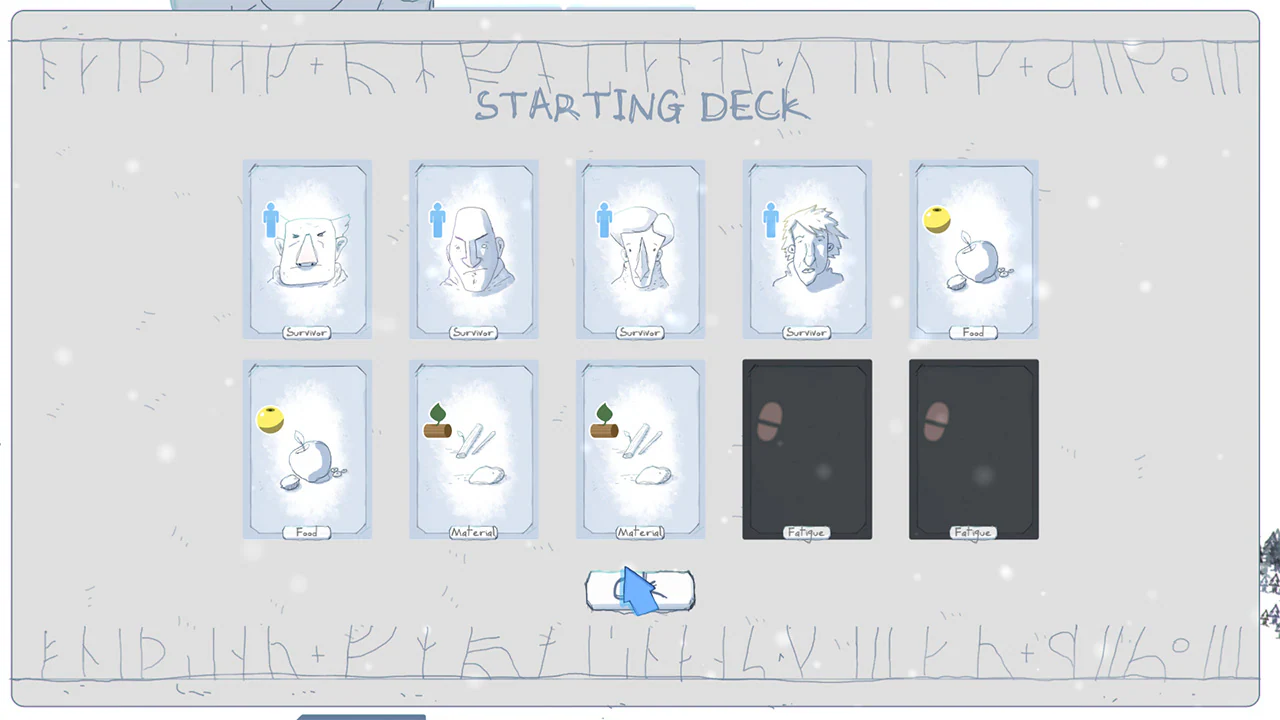1280x720 pixels.
Task: Click the person icon on the second Survivor card
Action: [437, 220]
